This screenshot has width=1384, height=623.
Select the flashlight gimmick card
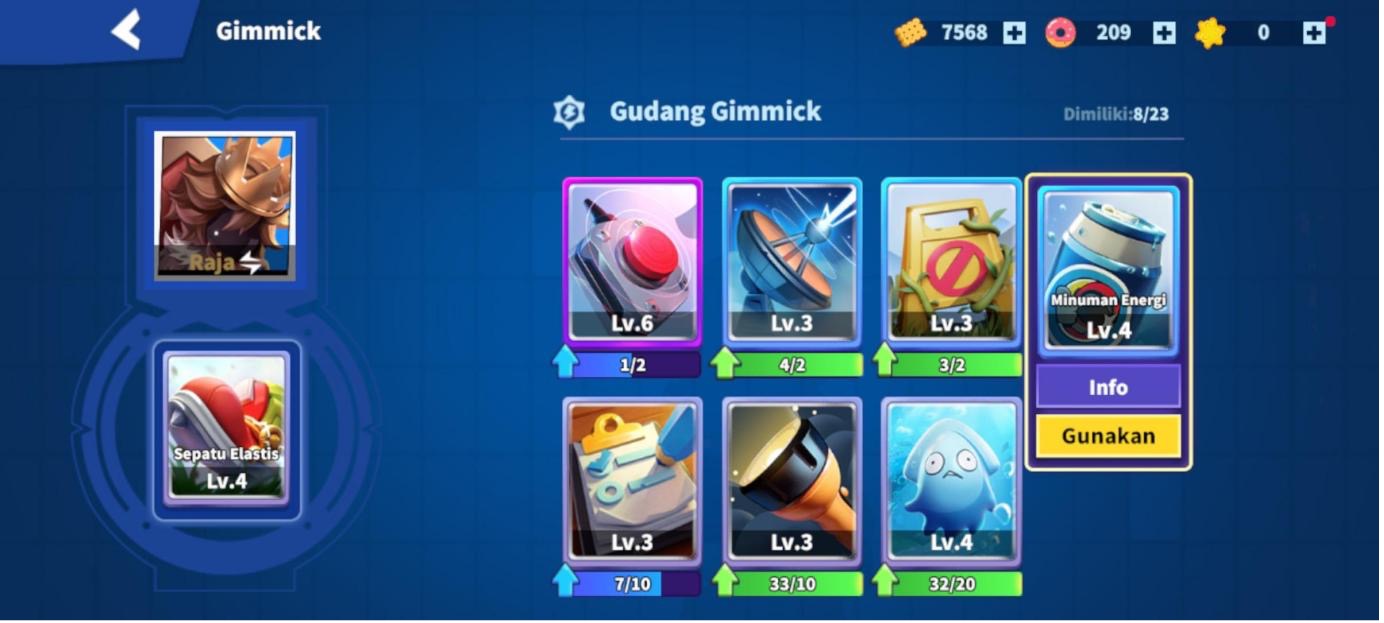791,480
